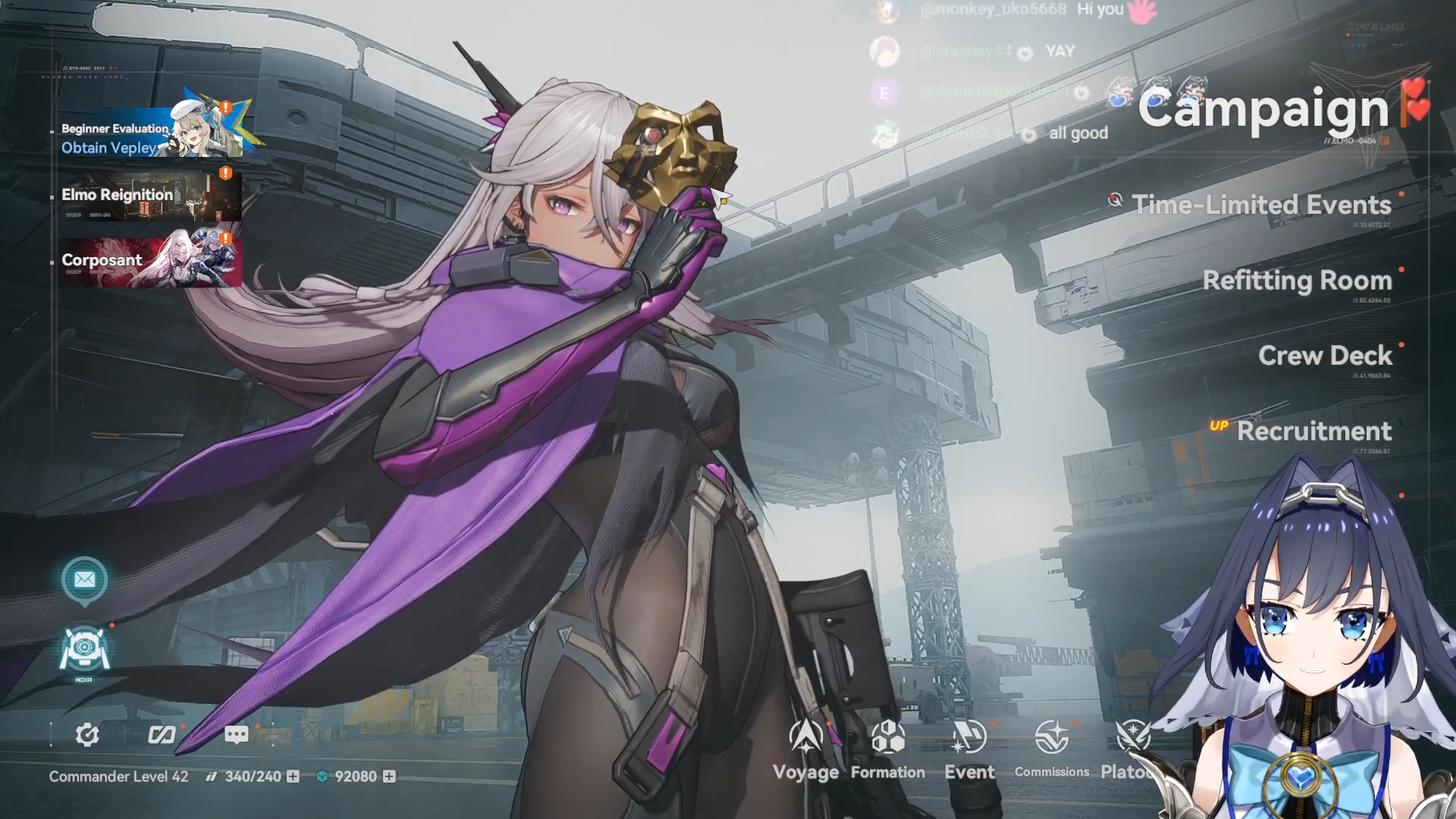Open the Campaign menu
Viewport: 1456px width, 819px height.
click(x=1263, y=108)
